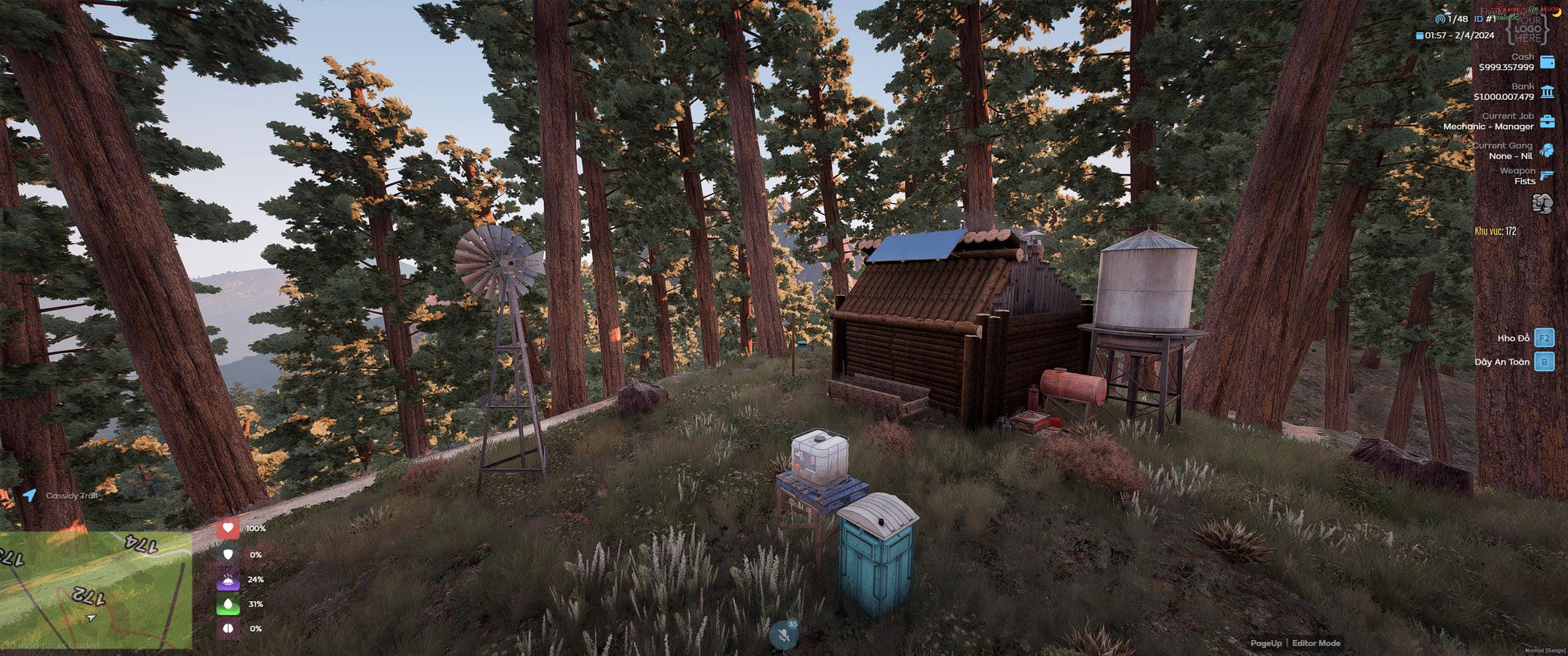The width and height of the screenshot is (1568, 656).
Task: Select the Weapon pistol icon
Action: point(1546,175)
